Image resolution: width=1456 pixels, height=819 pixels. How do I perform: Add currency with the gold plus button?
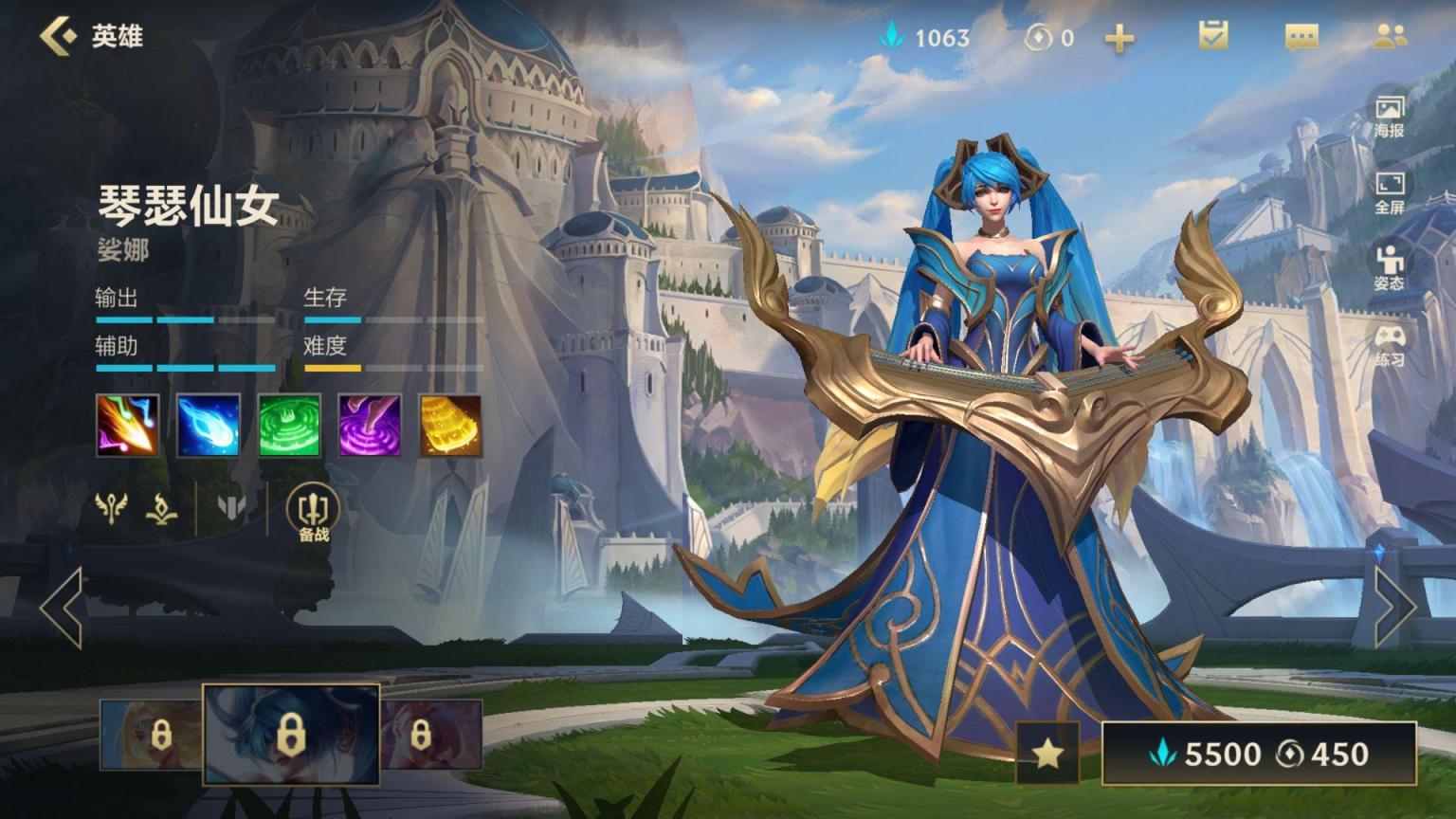[x=1119, y=38]
